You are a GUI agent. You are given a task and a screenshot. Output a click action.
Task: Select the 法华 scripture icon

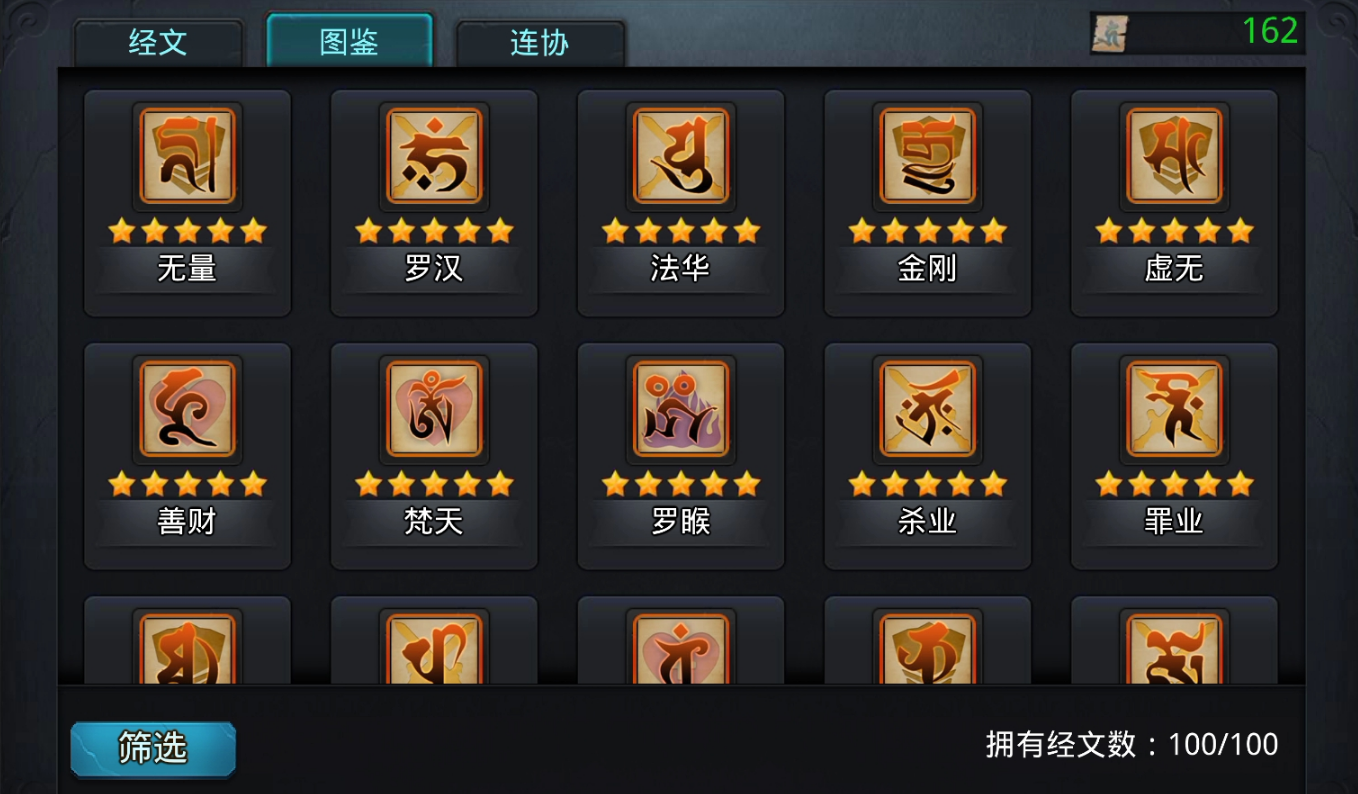click(680, 157)
